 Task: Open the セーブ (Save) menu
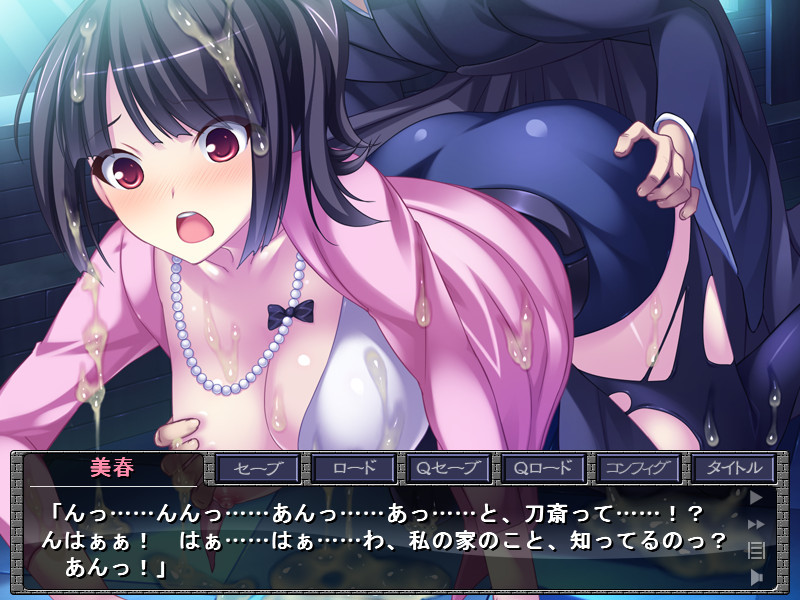[258, 468]
